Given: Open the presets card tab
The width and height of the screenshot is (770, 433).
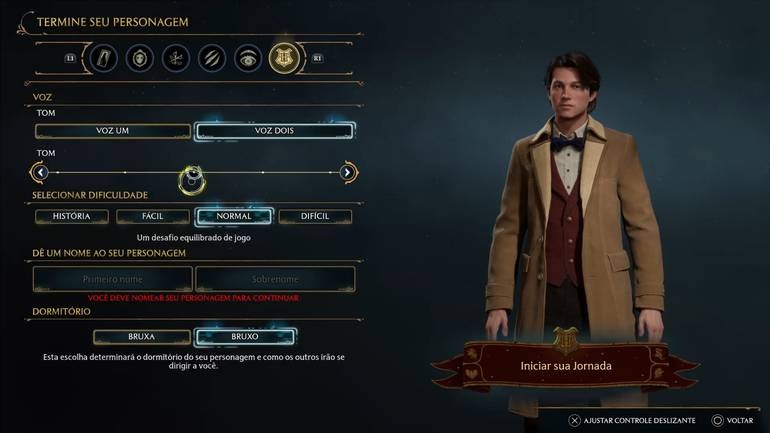Looking at the screenshot, I should point(105,59).
